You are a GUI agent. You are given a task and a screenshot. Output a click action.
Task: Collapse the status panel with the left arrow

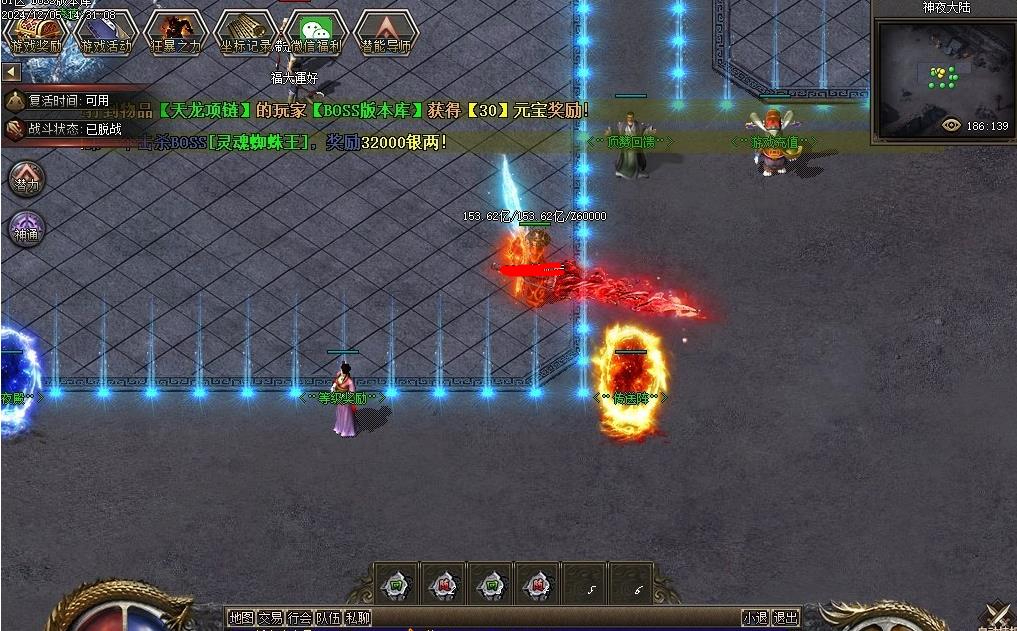coord(11,72)
